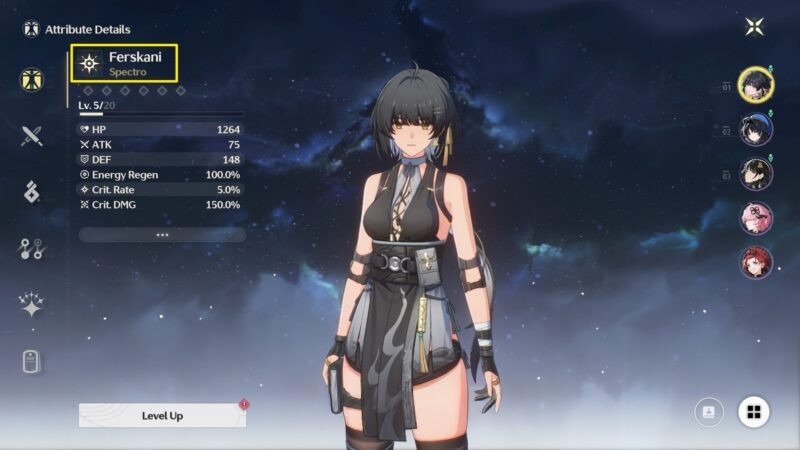Expand the full stats list with the ellipsis bar
The height and width of the screenshot is (450, 800).
click(162, 234)
